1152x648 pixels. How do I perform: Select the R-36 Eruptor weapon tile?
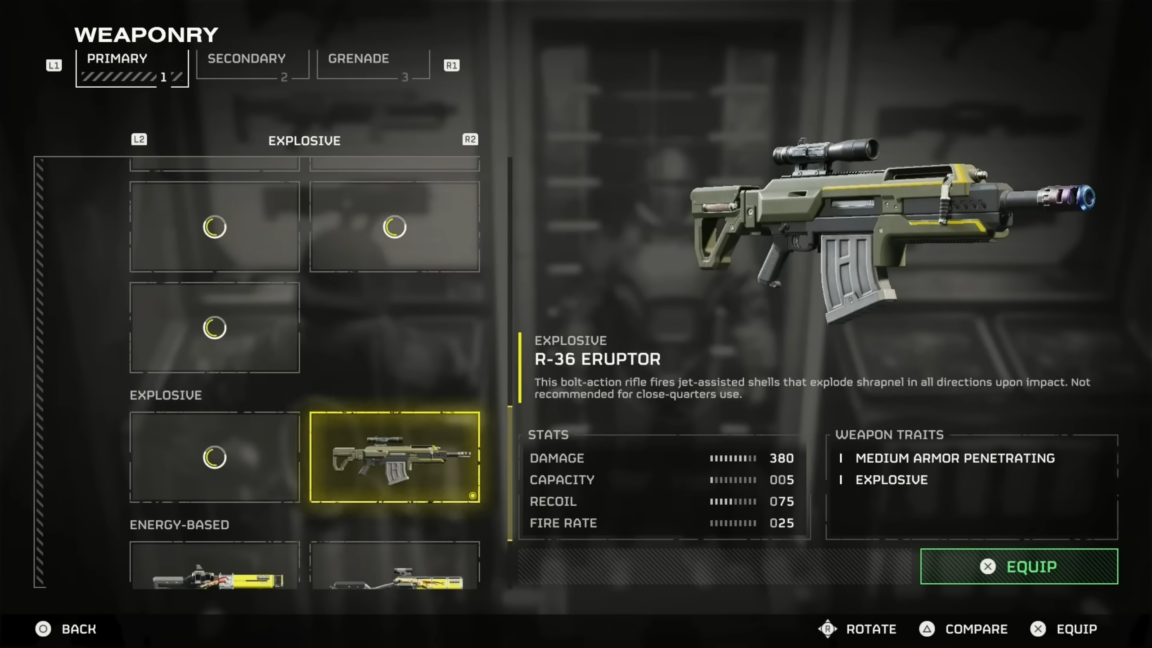(x=394, y=457)
